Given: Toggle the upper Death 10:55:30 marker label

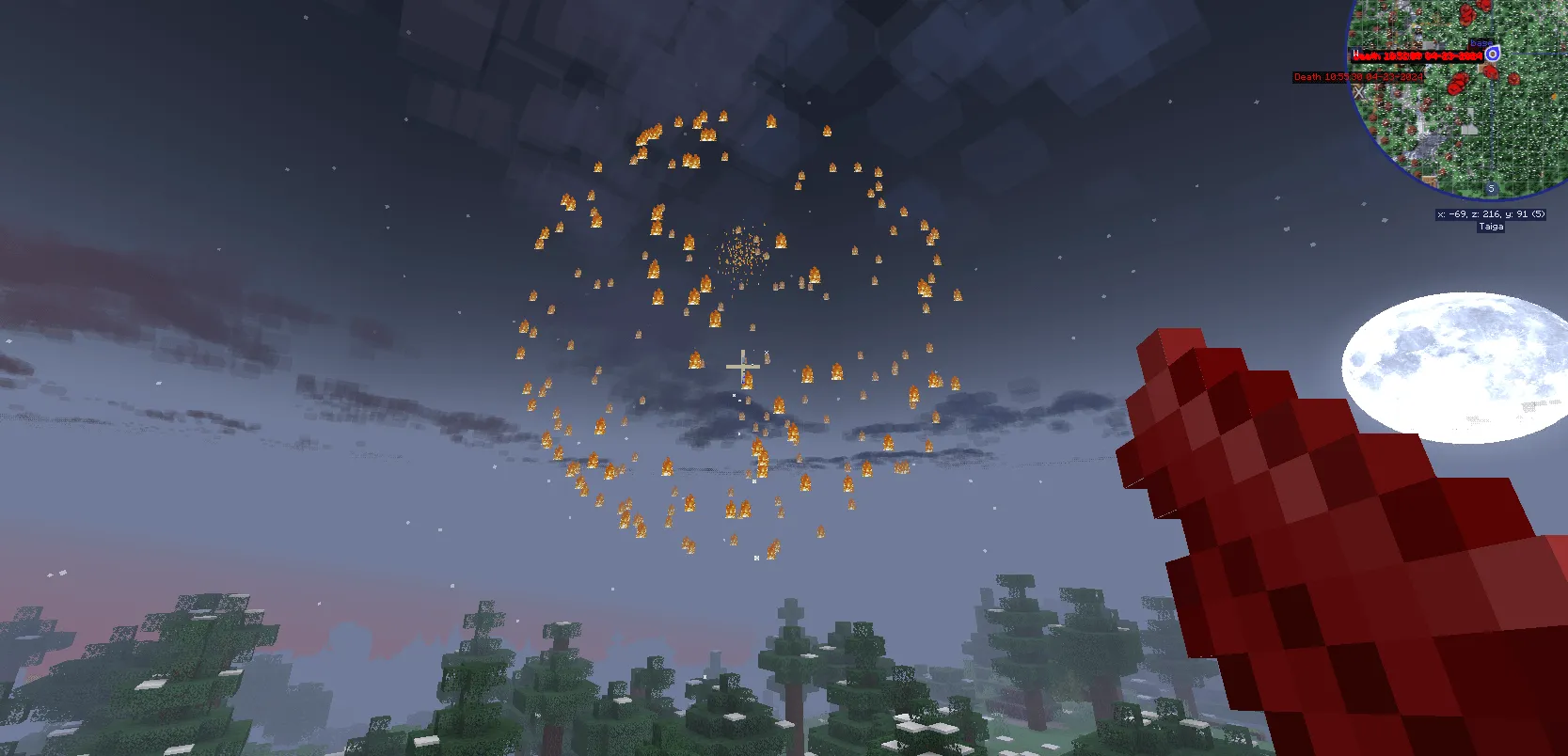Looking at the screenshot, I should [x=1417, y=55].
